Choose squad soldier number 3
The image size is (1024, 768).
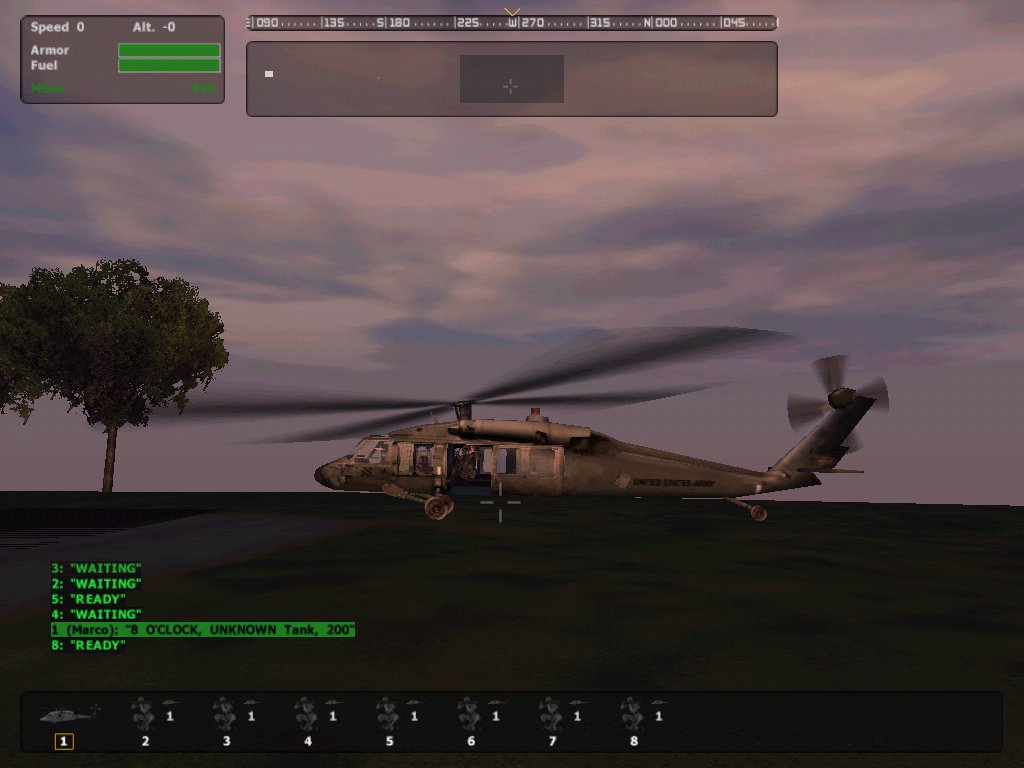click(227, 716)
